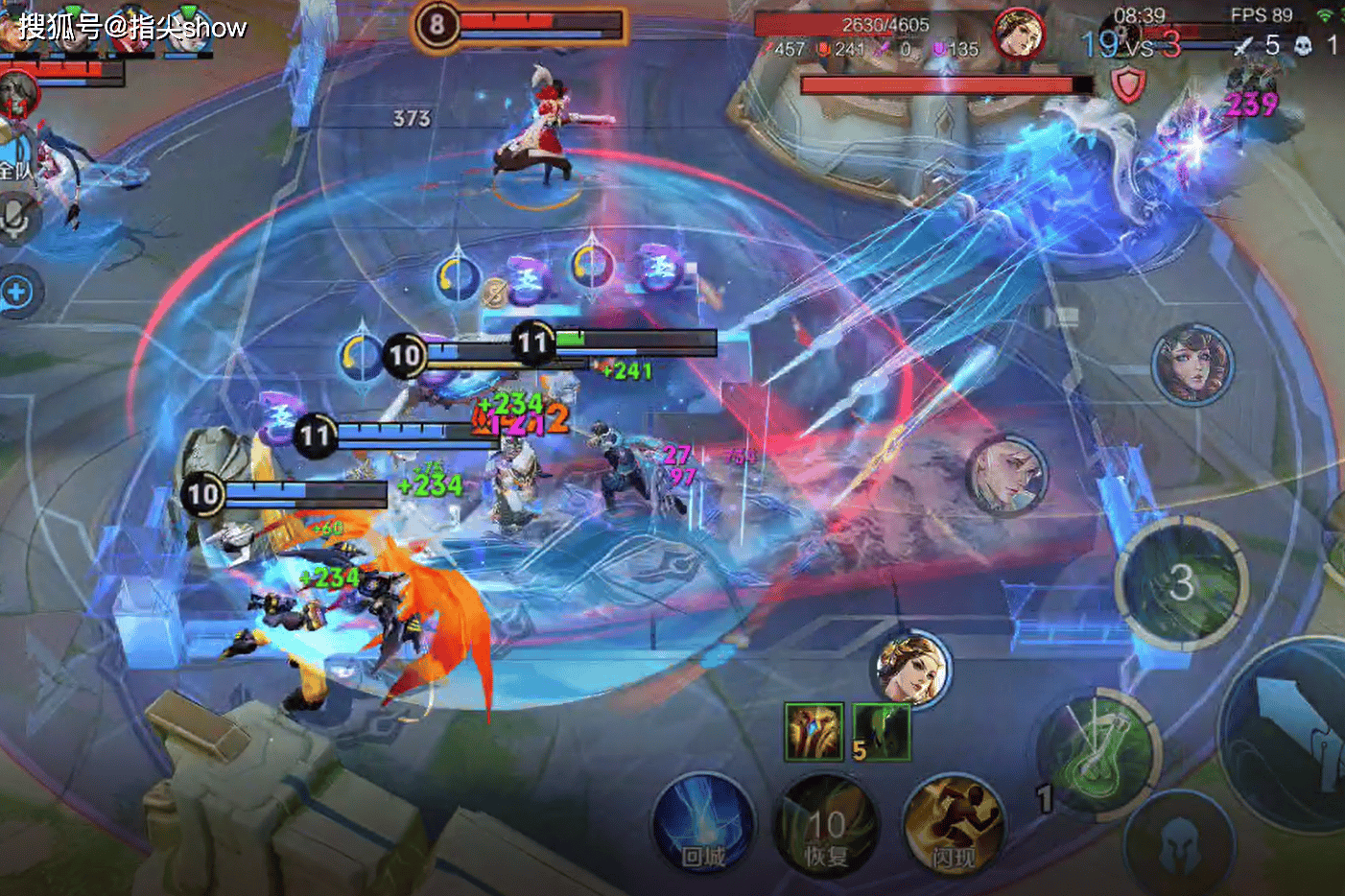1345x896 pixels.
Task: Tap the helmet target-minion button
Action: (x=1179, y=844)
